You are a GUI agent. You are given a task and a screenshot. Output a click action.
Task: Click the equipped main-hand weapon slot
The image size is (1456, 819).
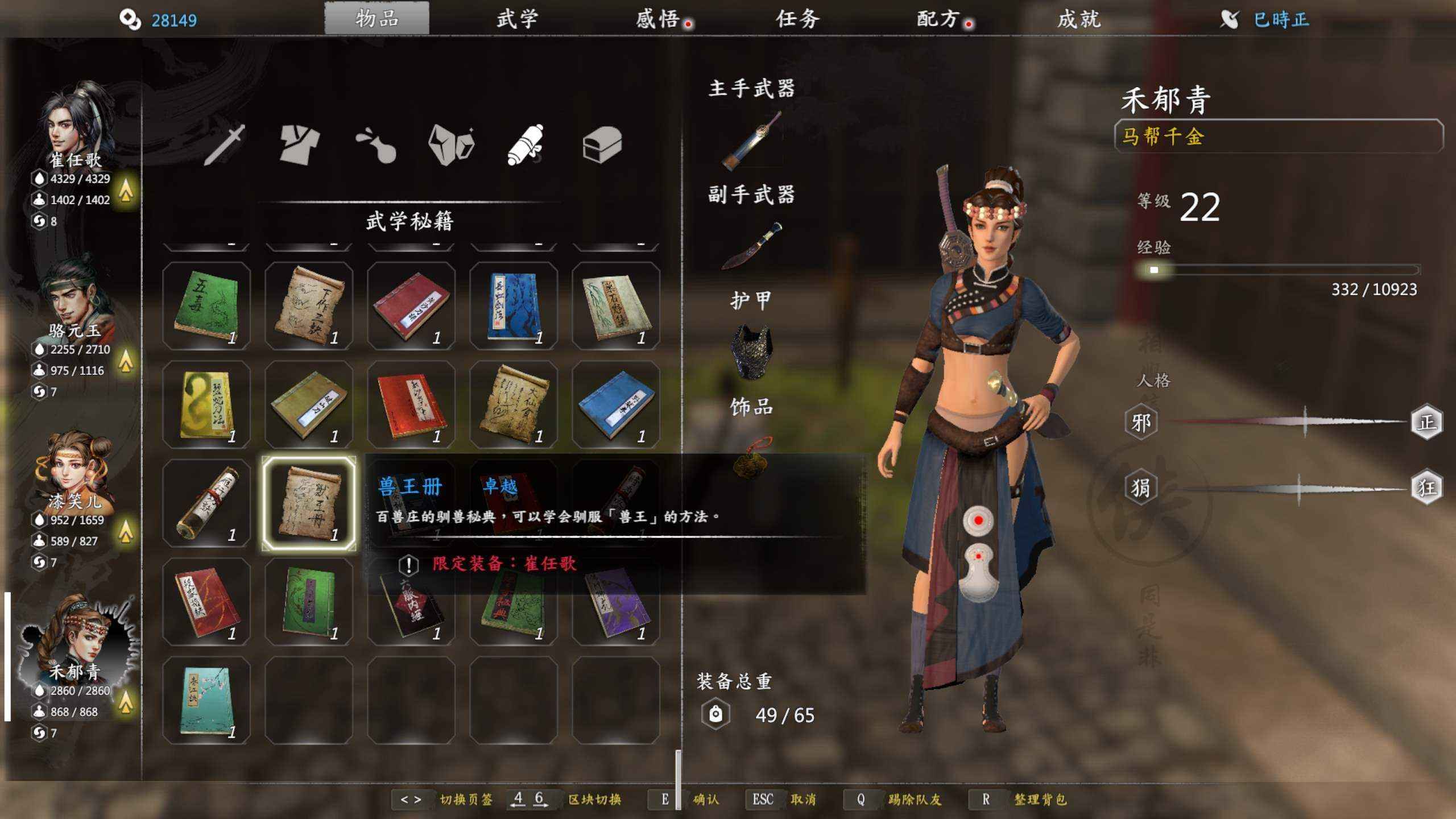751,140
